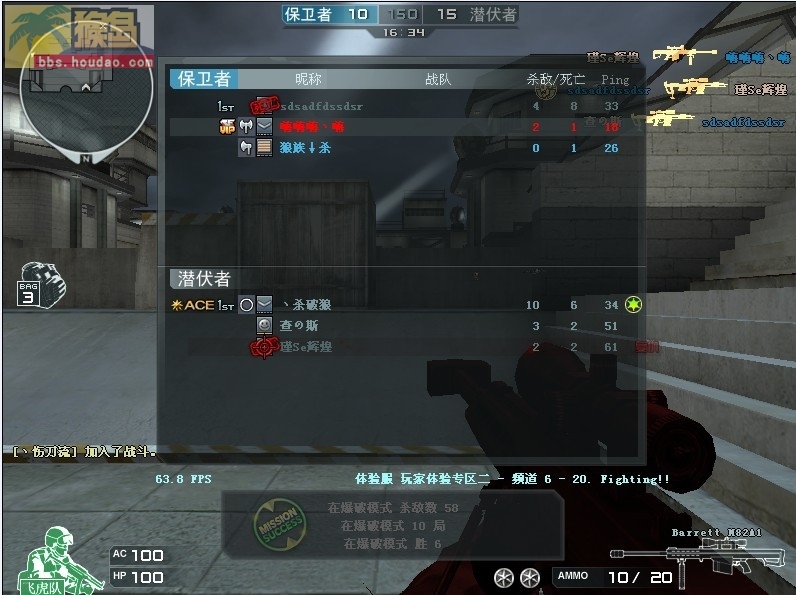The image size is (796, 595).
Task: Open the BAG 3 backpack icon
Action: pyautogui.click(x=41, y=284)
